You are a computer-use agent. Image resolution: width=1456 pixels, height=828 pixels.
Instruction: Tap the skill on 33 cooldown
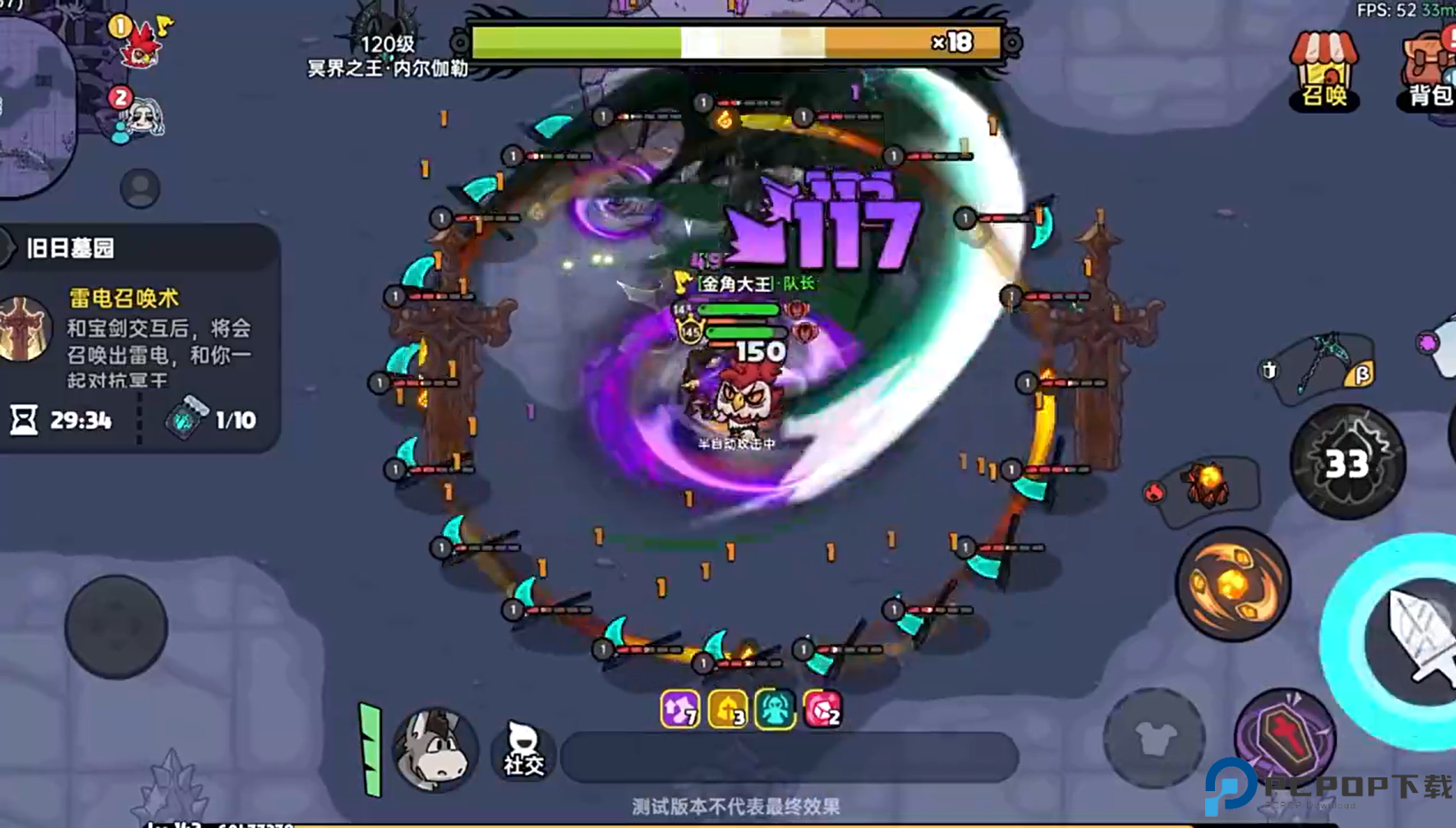click(x=1347, y=462)
